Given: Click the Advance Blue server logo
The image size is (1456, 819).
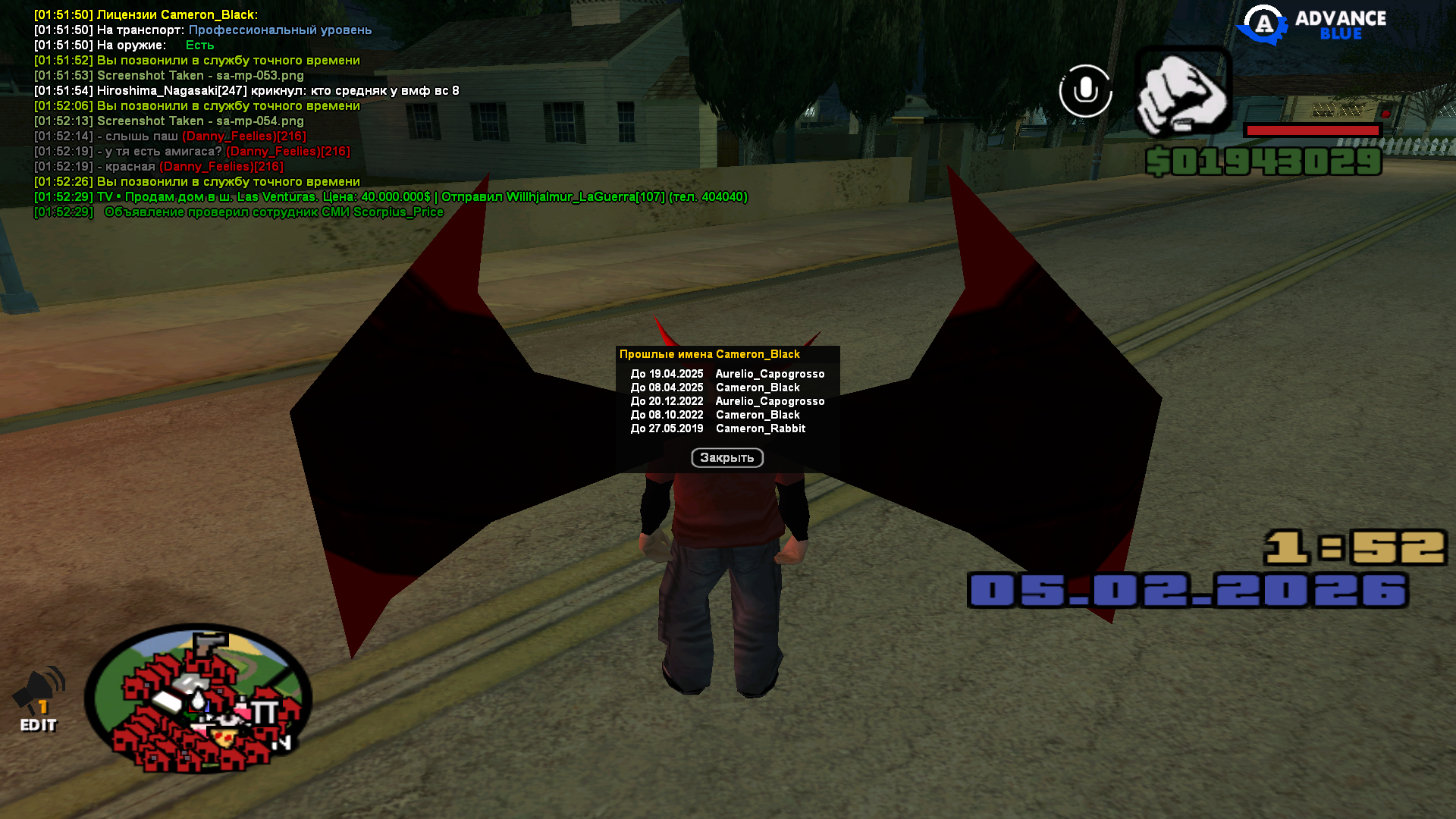Looking at the screenshot, I should [1312, 25].
